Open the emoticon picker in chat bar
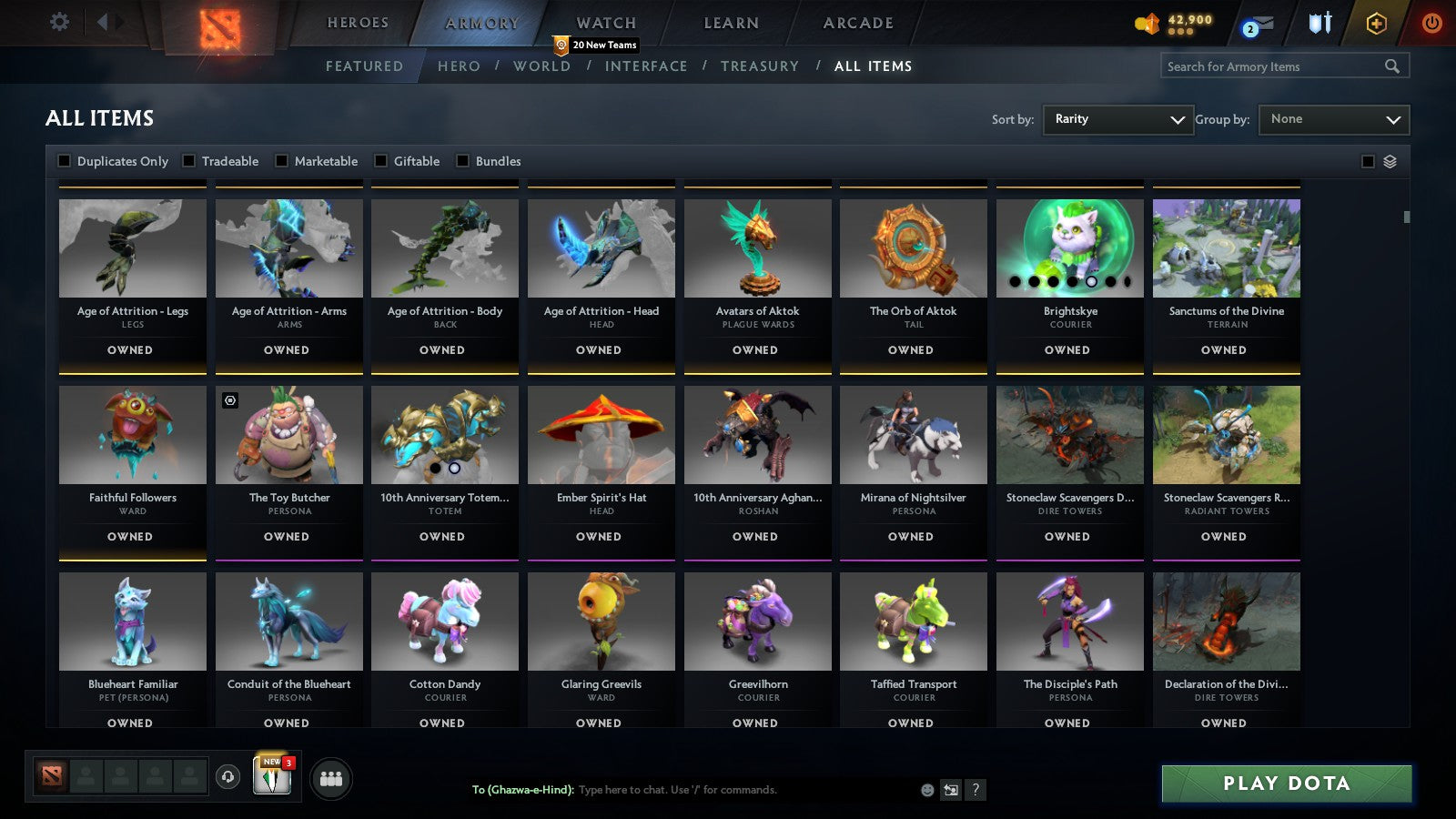The image size is (1456, 819). pyautogui.click(x=925, y=791)
